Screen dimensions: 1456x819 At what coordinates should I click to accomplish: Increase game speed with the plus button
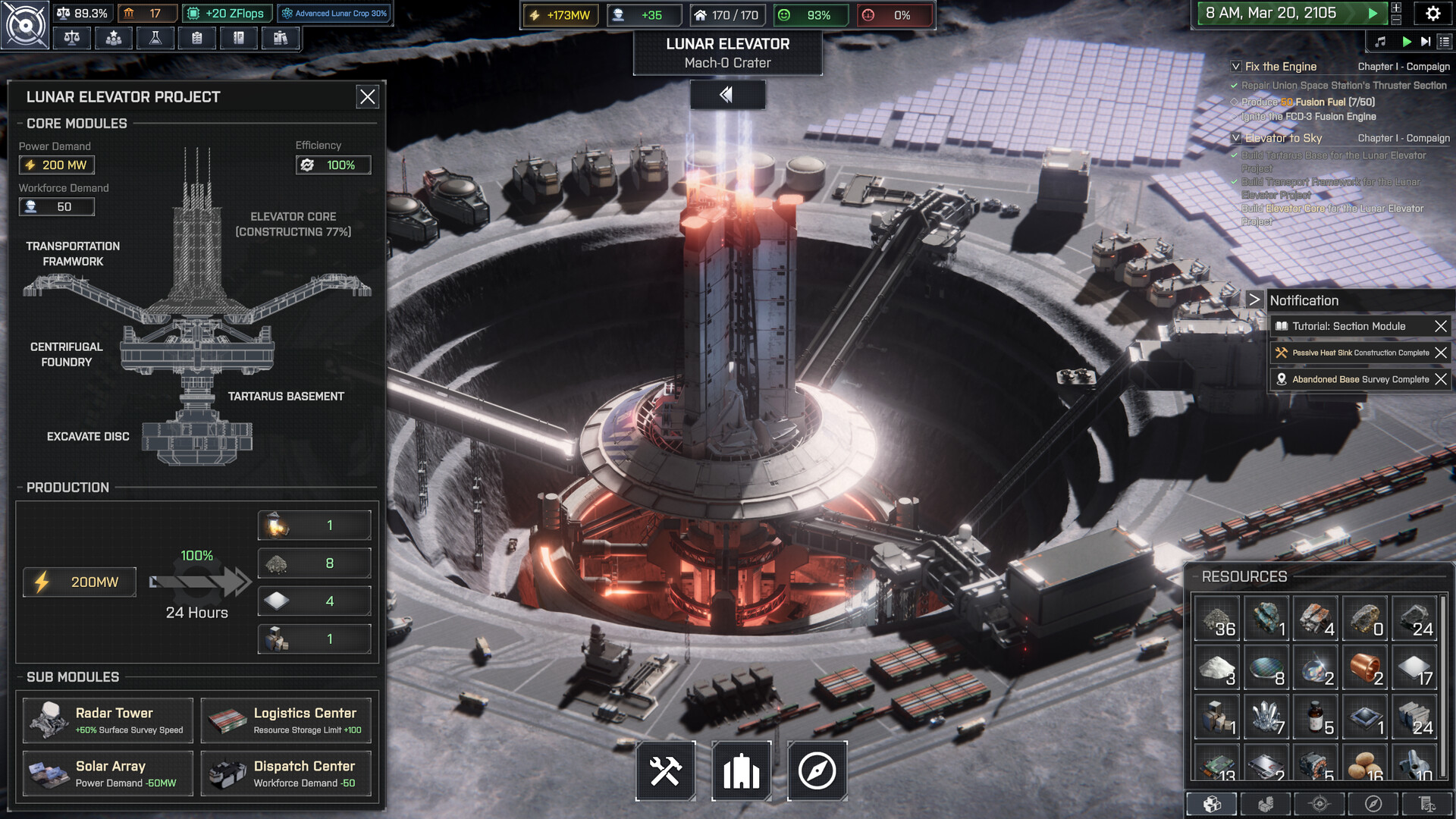pyautogui.click(x=1396, y=8)
